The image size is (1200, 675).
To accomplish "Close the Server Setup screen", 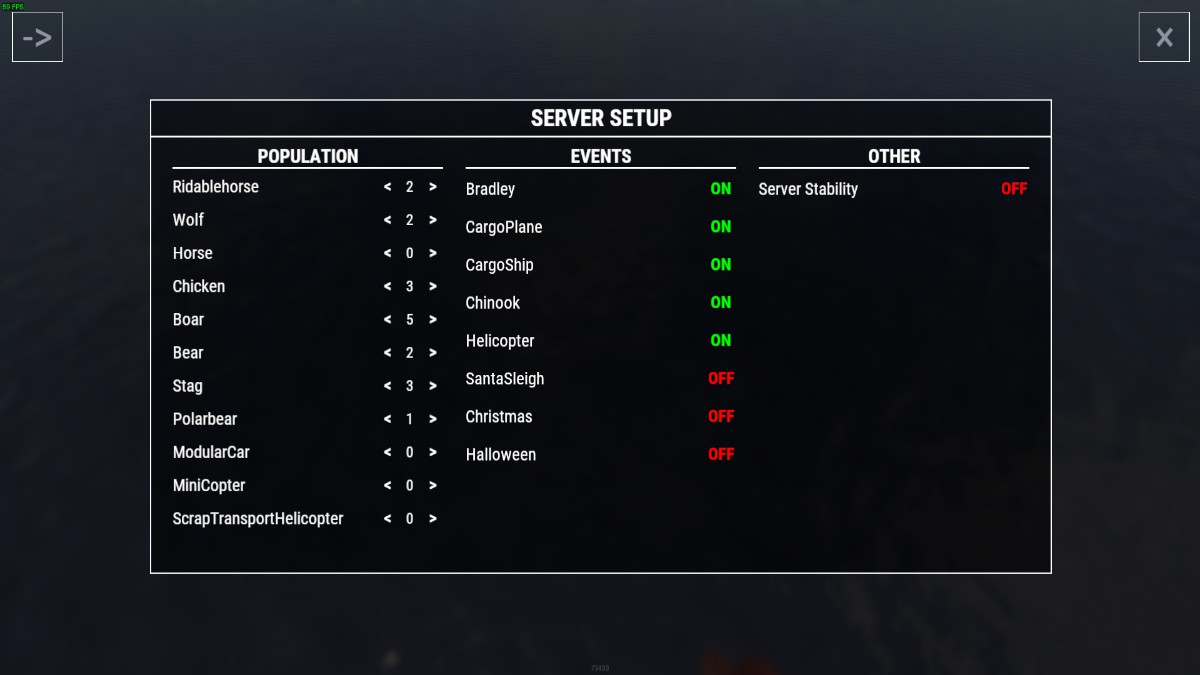I will coord(1164,38).
